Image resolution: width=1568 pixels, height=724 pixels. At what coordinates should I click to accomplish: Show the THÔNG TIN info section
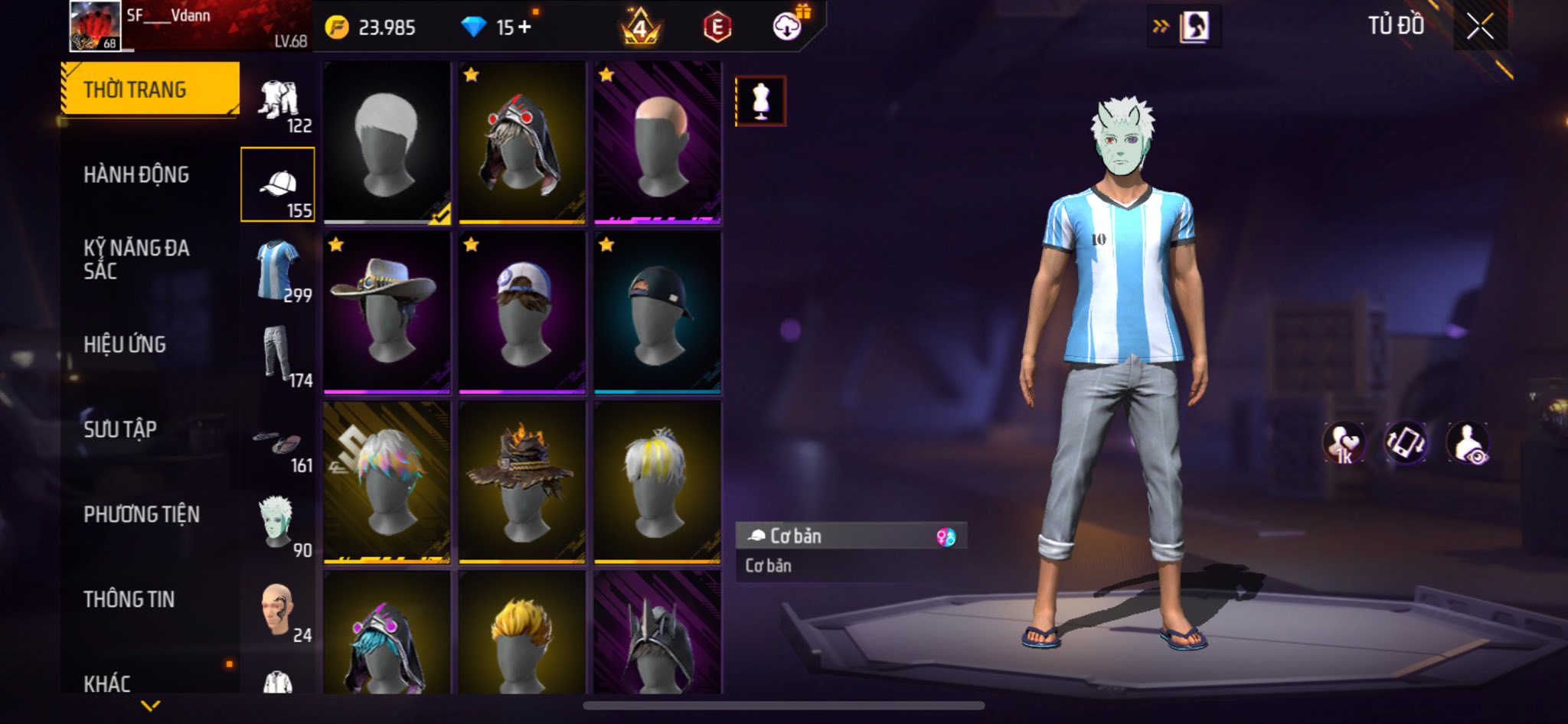pyautogui.click(x=129, y=599)
